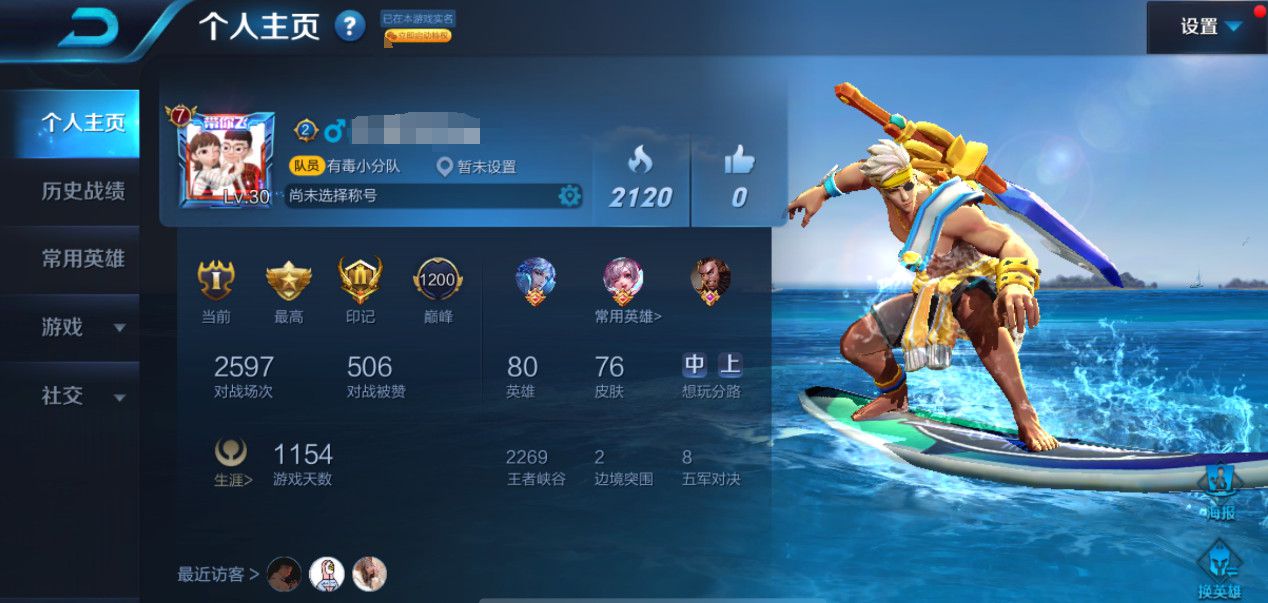Expand the 游戏 menu section

[82, 327]
